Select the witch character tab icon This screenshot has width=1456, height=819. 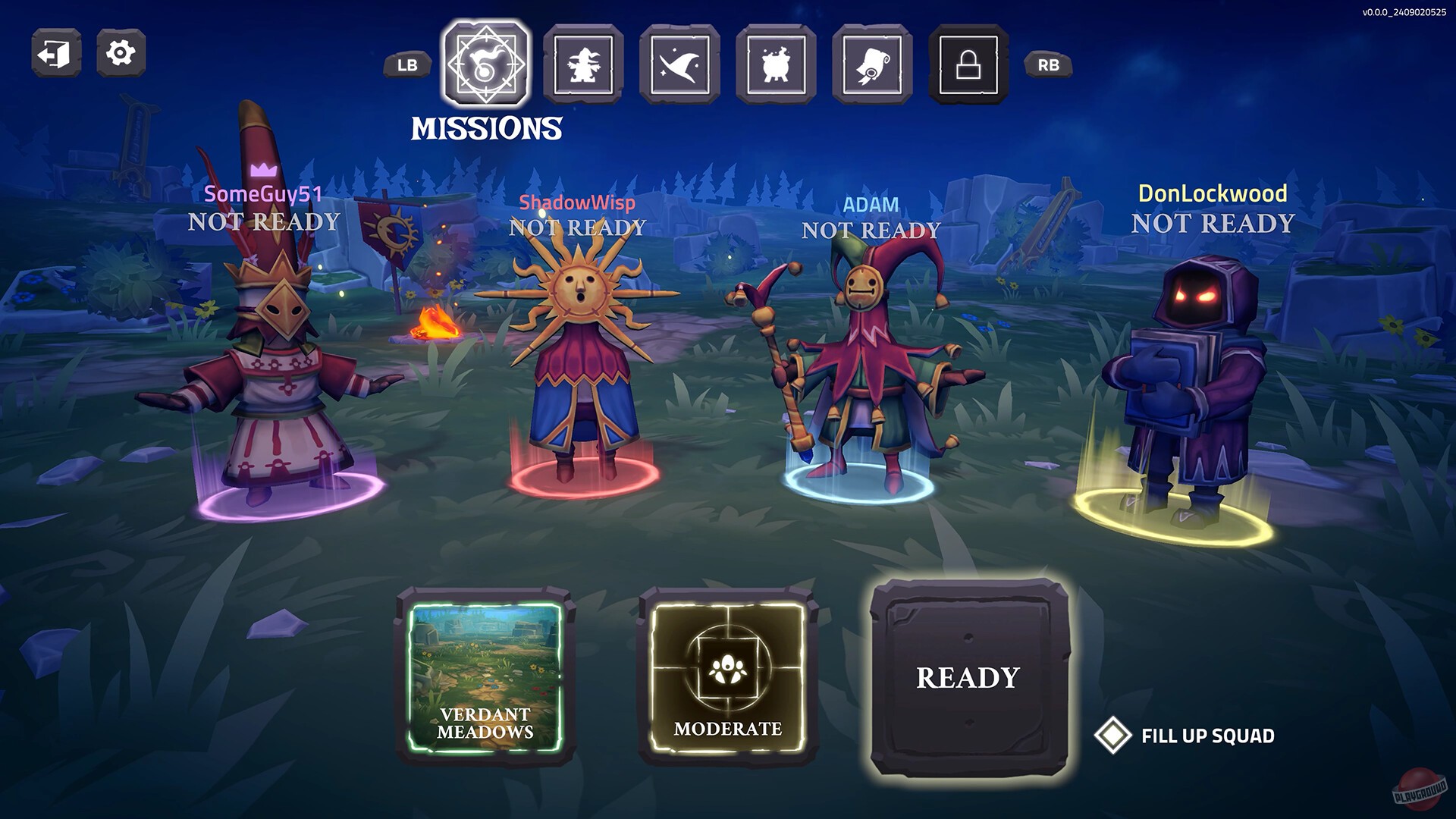(582, 64)
